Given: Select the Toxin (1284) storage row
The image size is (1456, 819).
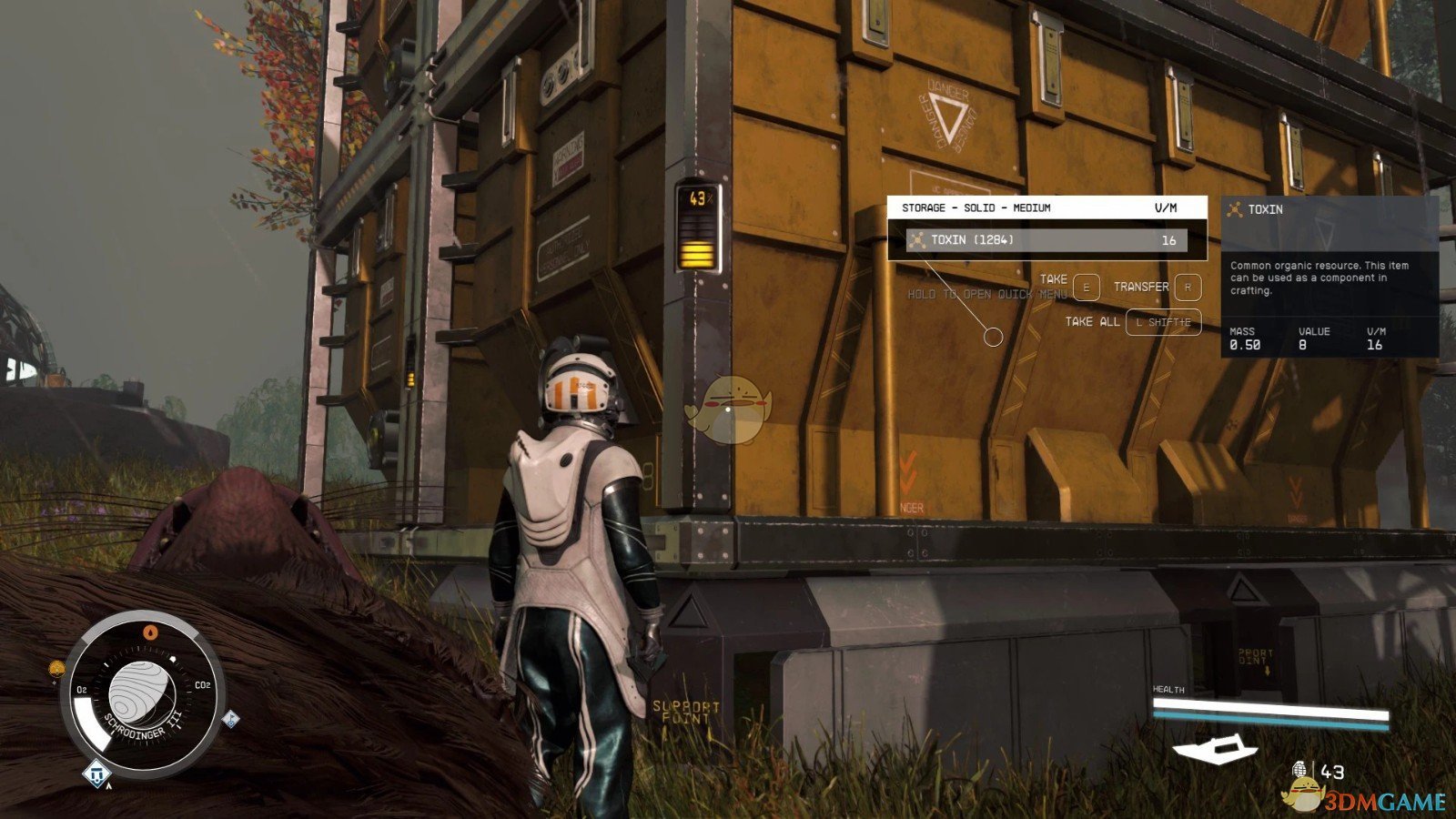Looking at the screenshot, I should point(1046,240).
